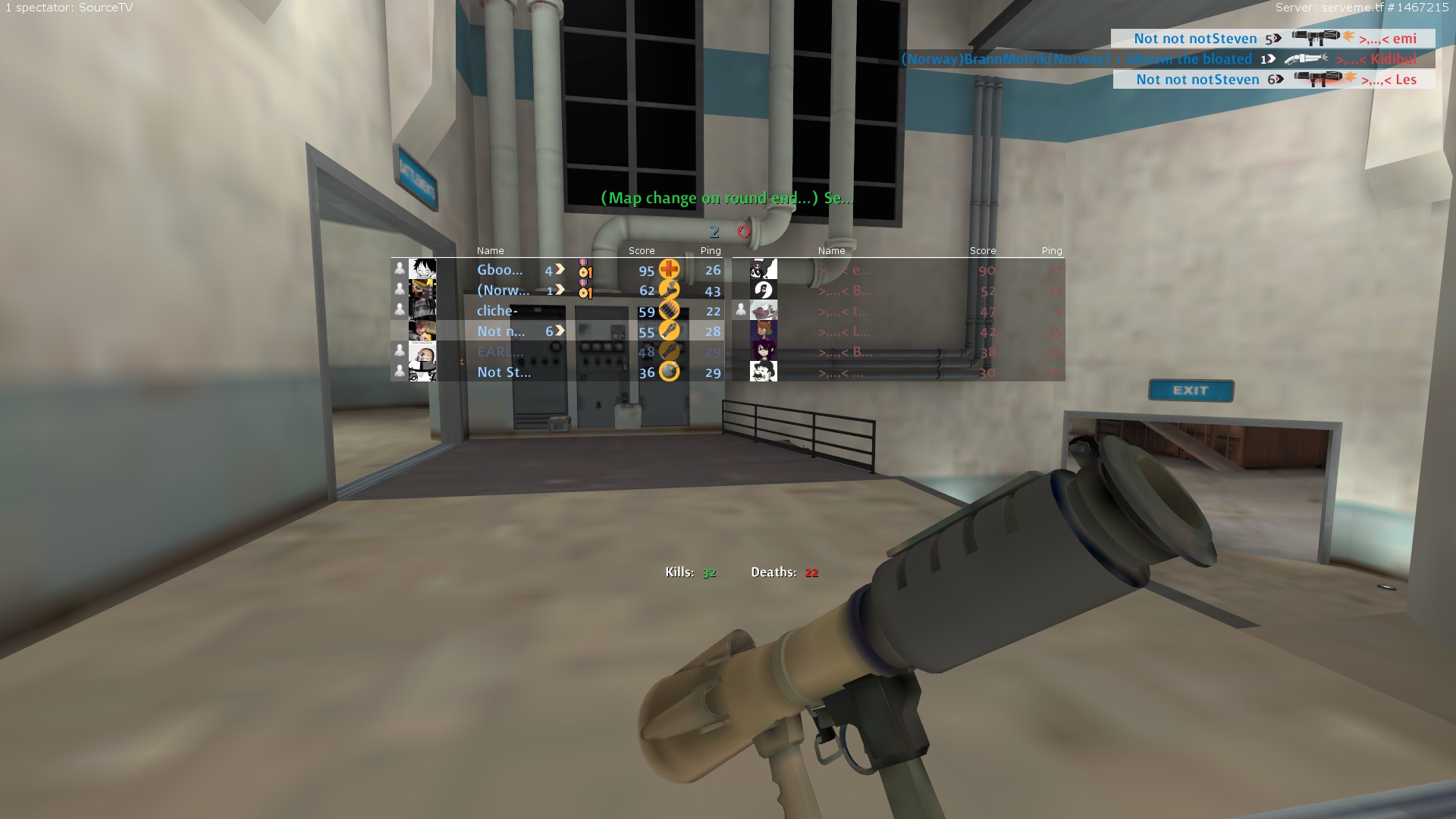Click the mustached man avatar on red team
The height and width of the screenshot is (819, 1456).
pos(763,372)
